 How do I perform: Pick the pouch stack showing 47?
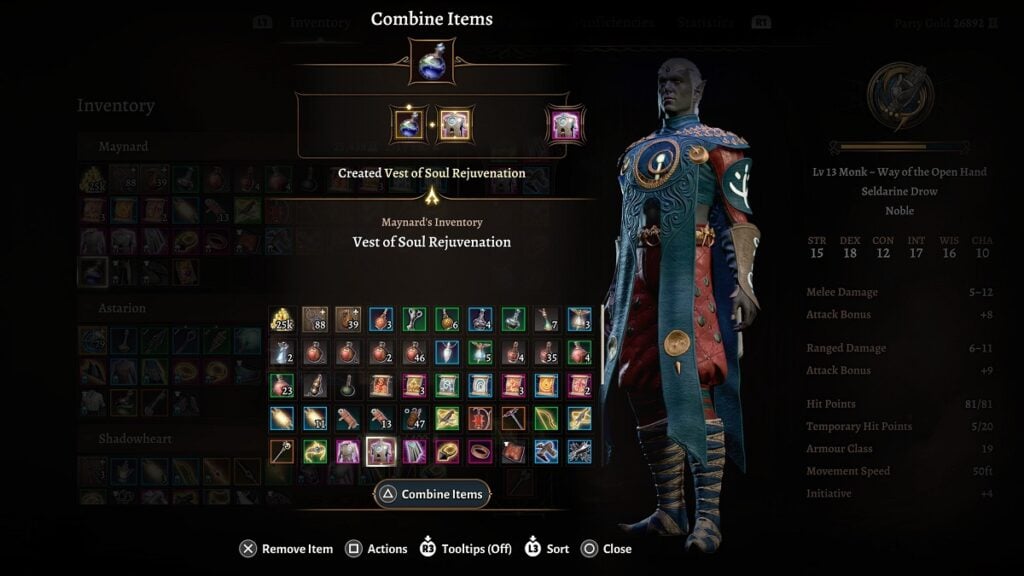414,418
